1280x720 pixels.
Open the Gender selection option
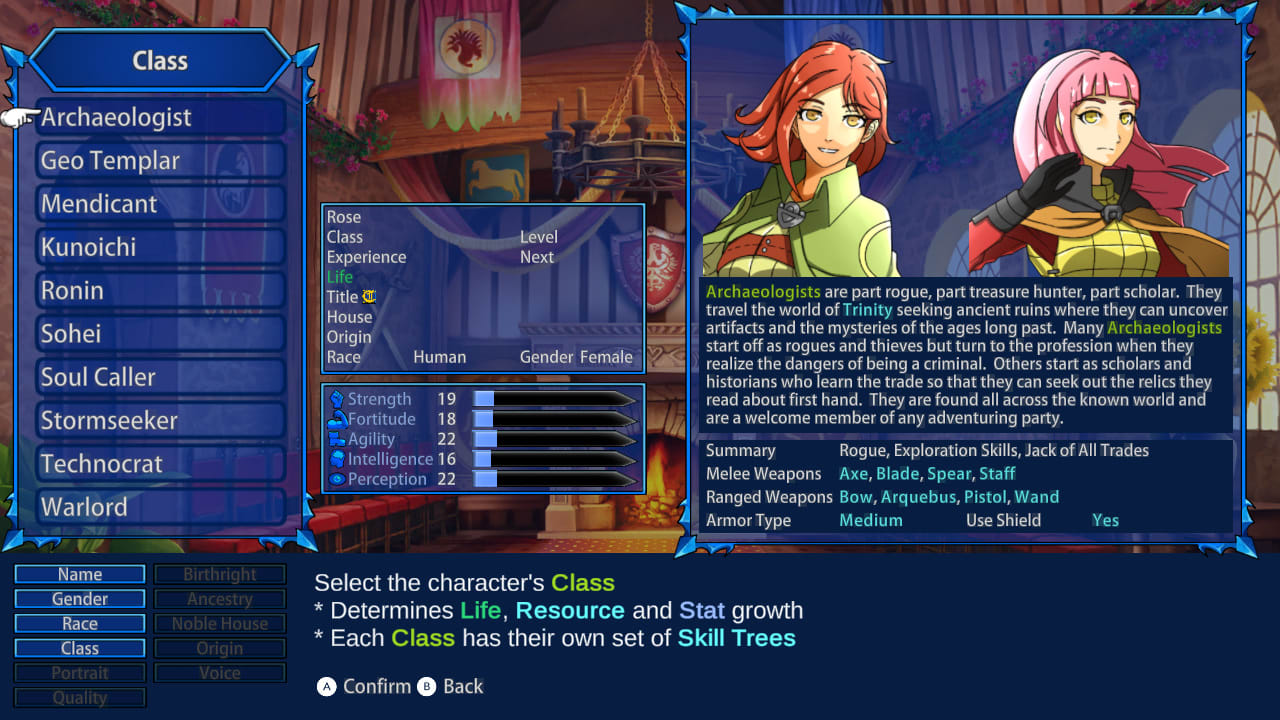pos(79,598)
